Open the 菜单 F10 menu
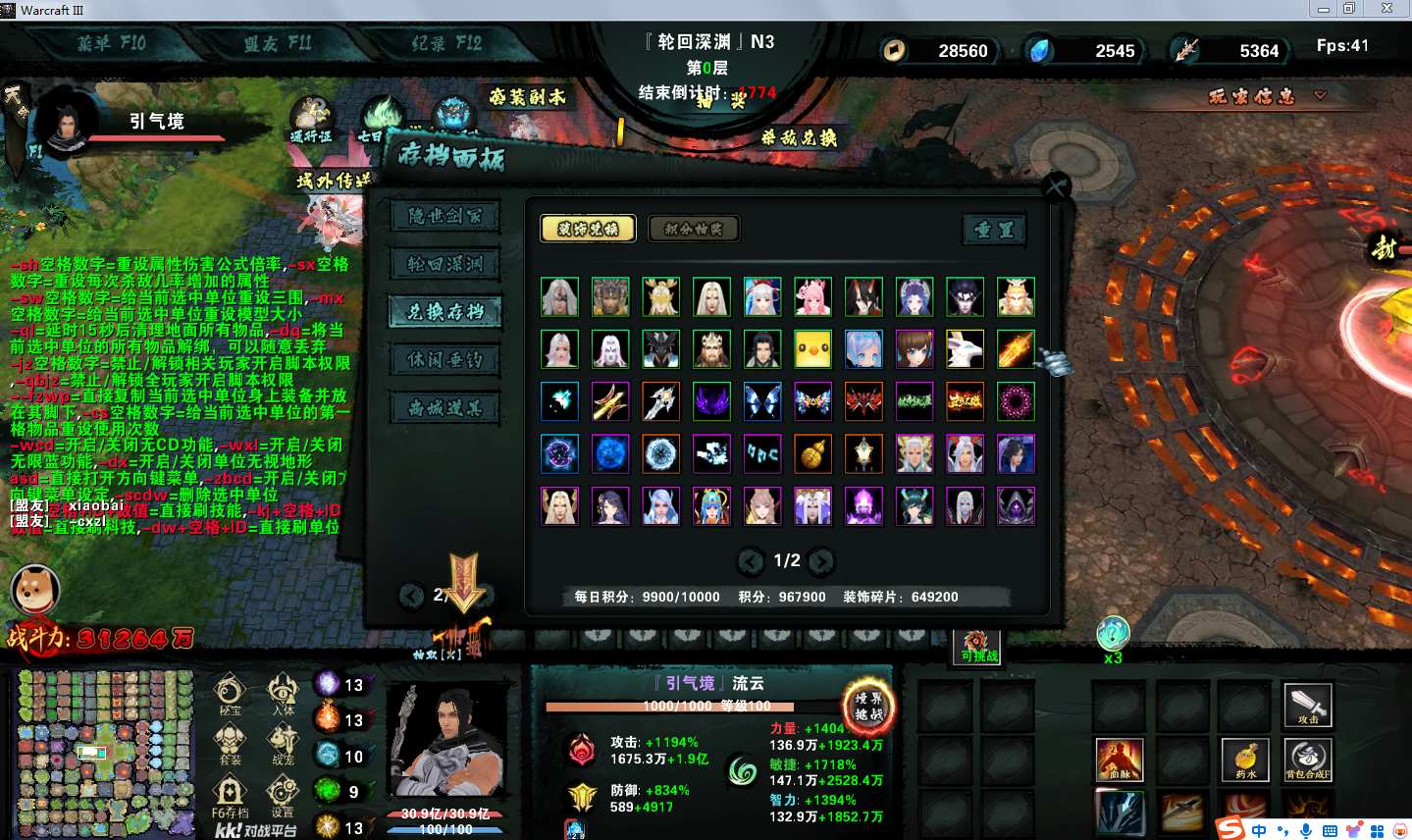This screenshot has width=1412, height=840. [x=111, y=43]
